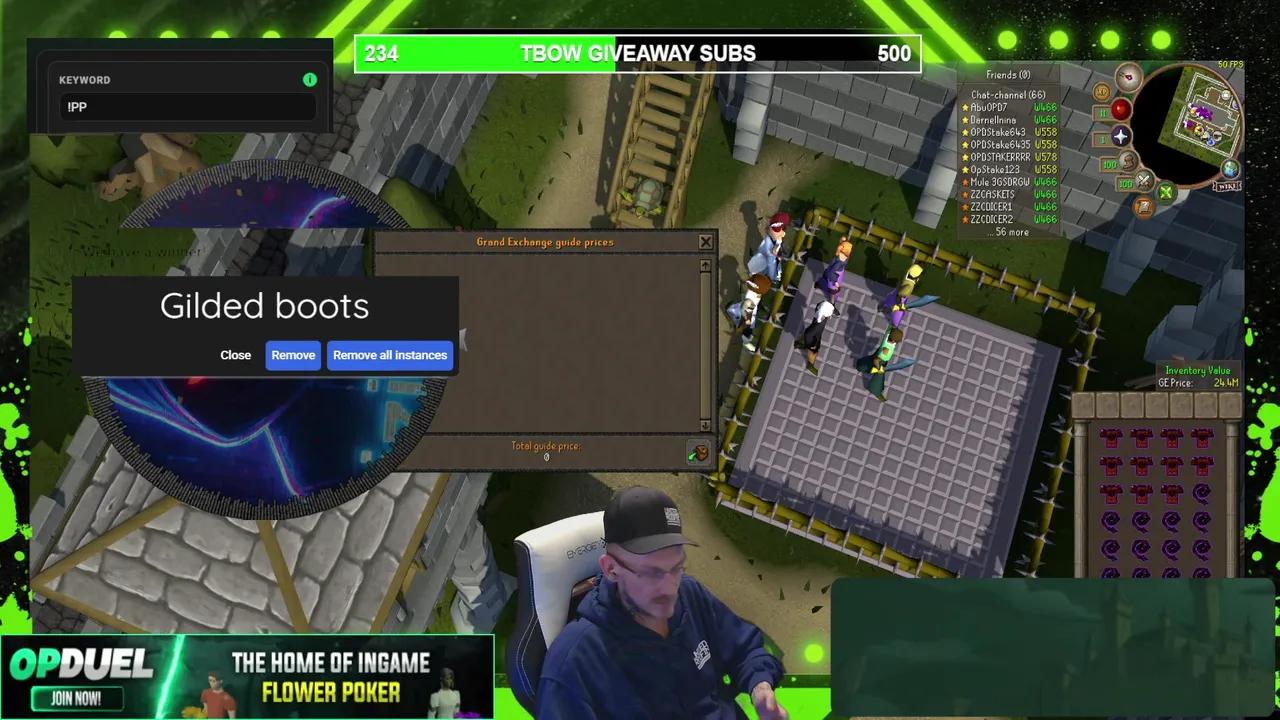Click the special attack orb showing 100
This screenshot has width=1280, height=720.
point(1143,181)
